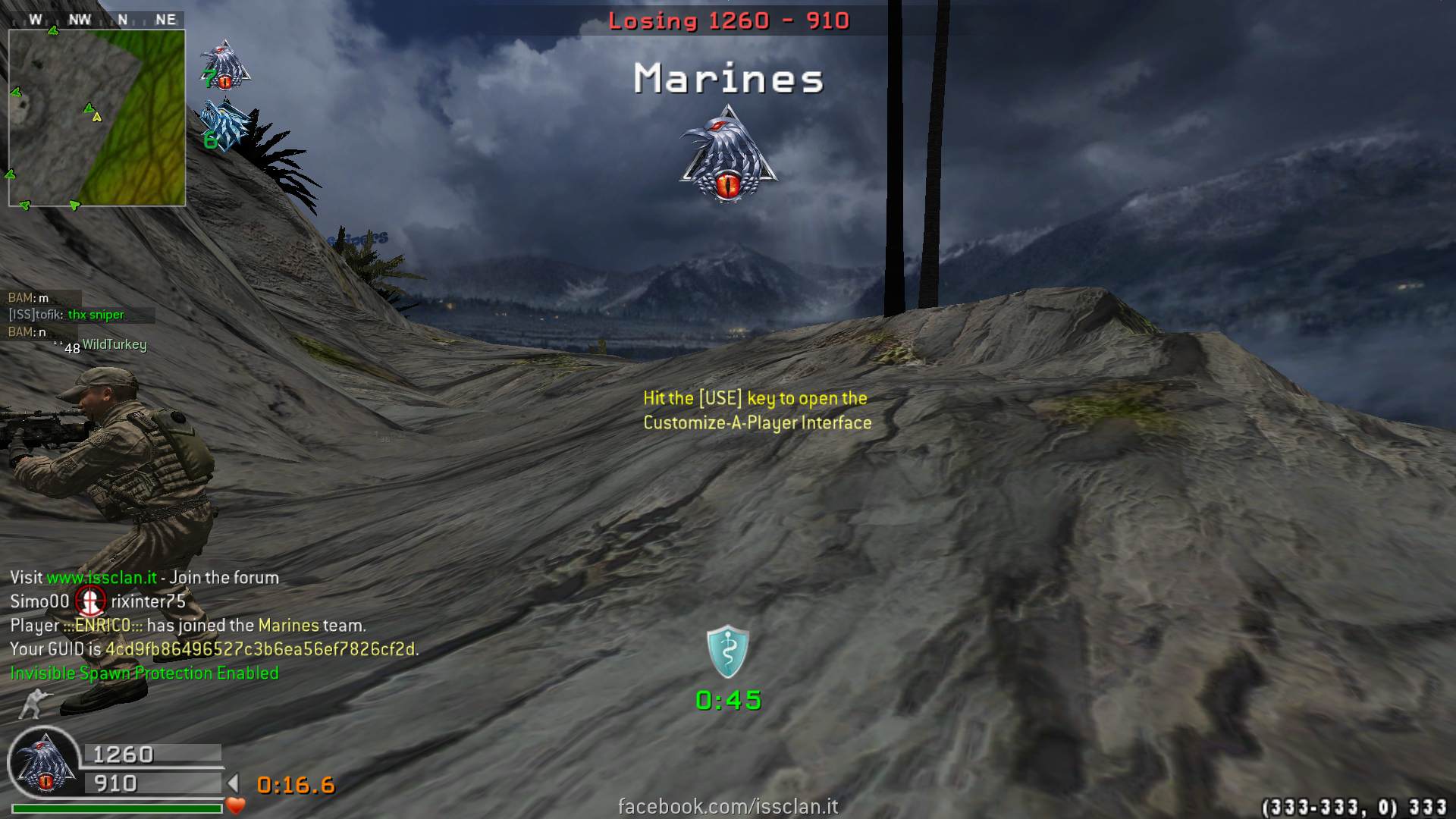Screen dimensions: 1456x819
Task: Open the www.issclan.it link in chat
Action: pyautogui.click(x=102, y=578)
